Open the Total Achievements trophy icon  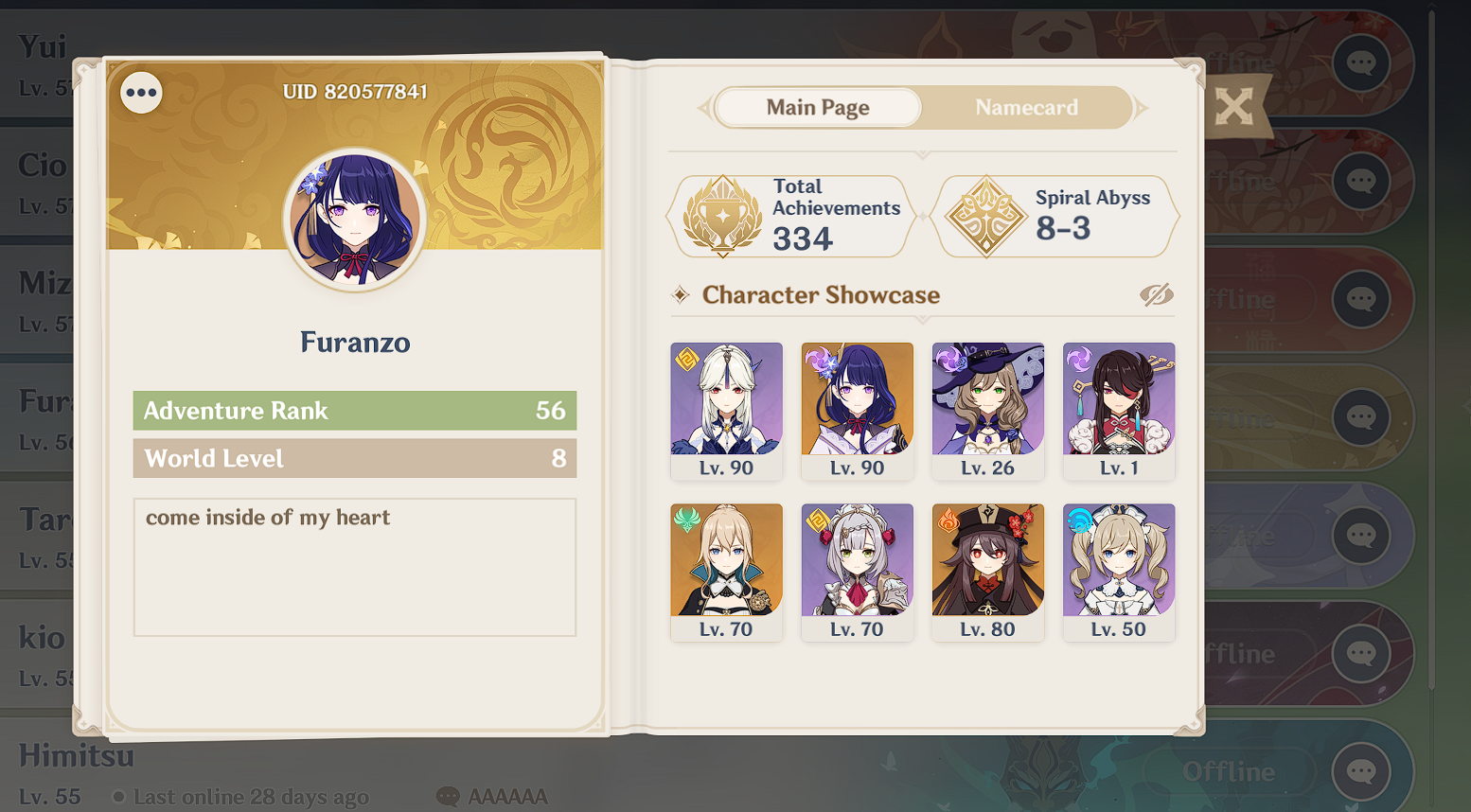pos(719,216)
